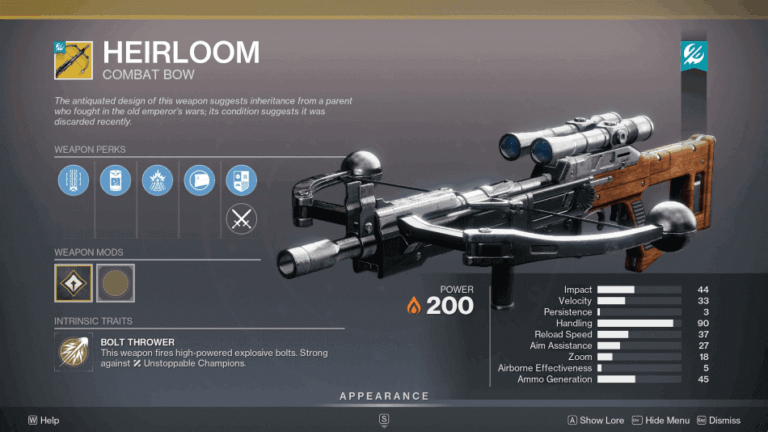Choose the four-quadrant shield perk icon
Viewport: 768px width, 432px height.
(x=241, y=182)
